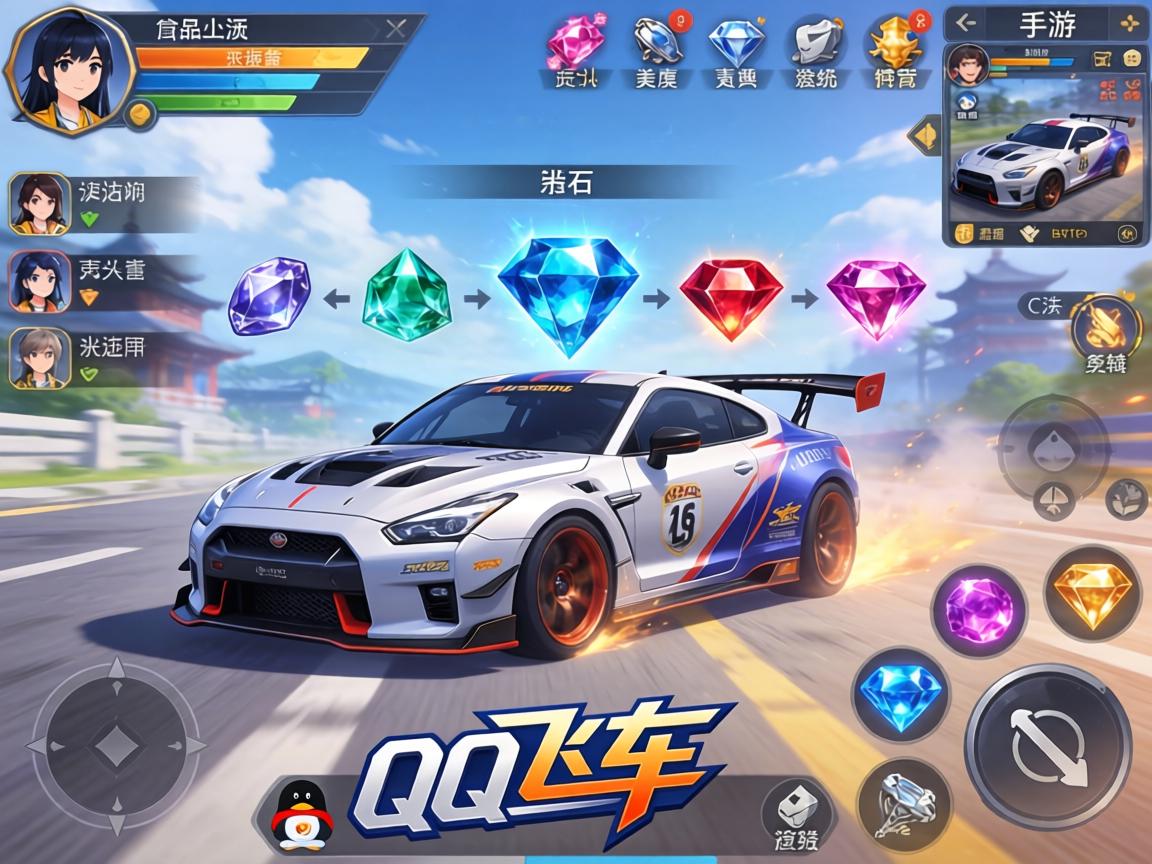Tap the large circular arrows drift button
This screenshot has height=864, width=1152.
click(x=1048, y=746)
